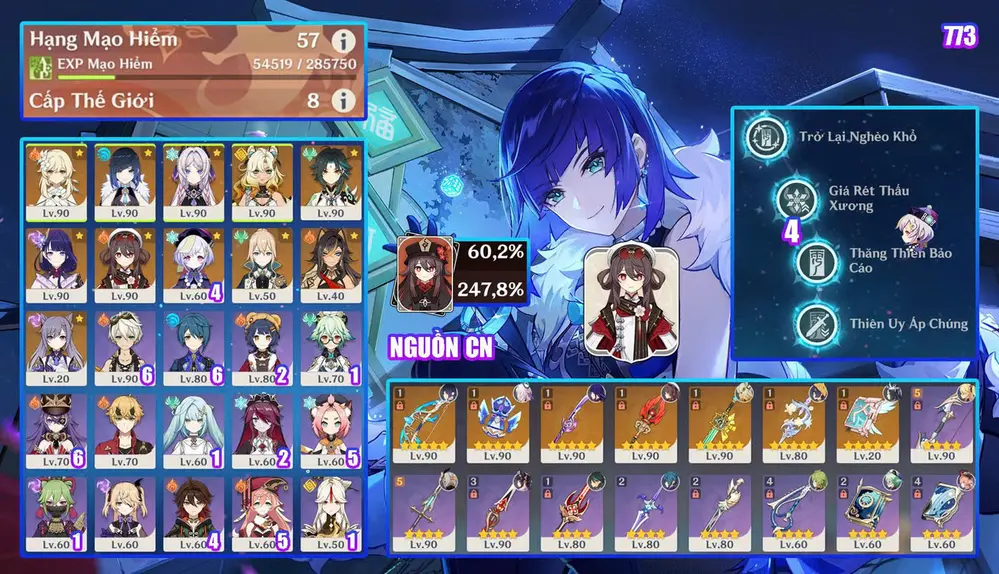Activate the Thiên Uy Áp Chúng constellation icon
999x574 pixels.
click(x=817, y=324)
